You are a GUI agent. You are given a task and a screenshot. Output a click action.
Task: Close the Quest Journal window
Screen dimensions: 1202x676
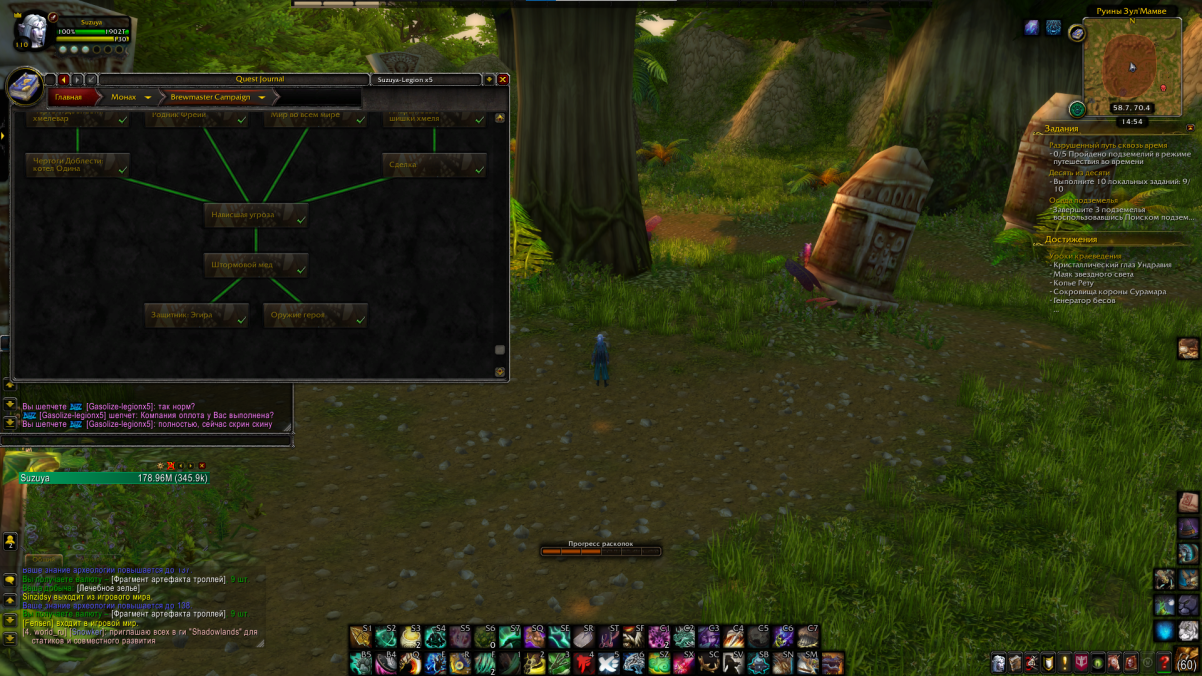coord(503,79)
